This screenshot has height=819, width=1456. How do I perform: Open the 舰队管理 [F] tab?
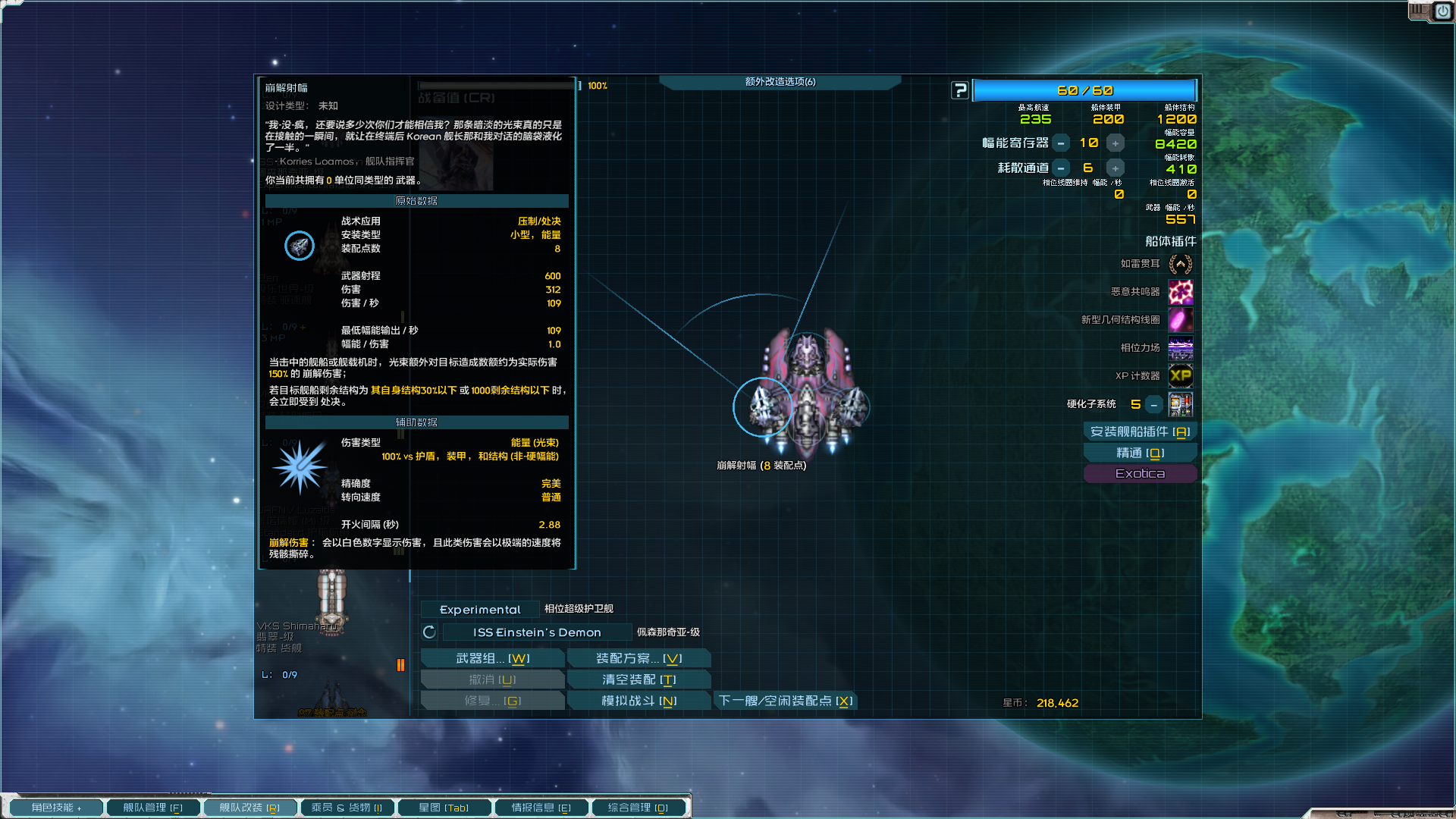click(x=152, y=807)
